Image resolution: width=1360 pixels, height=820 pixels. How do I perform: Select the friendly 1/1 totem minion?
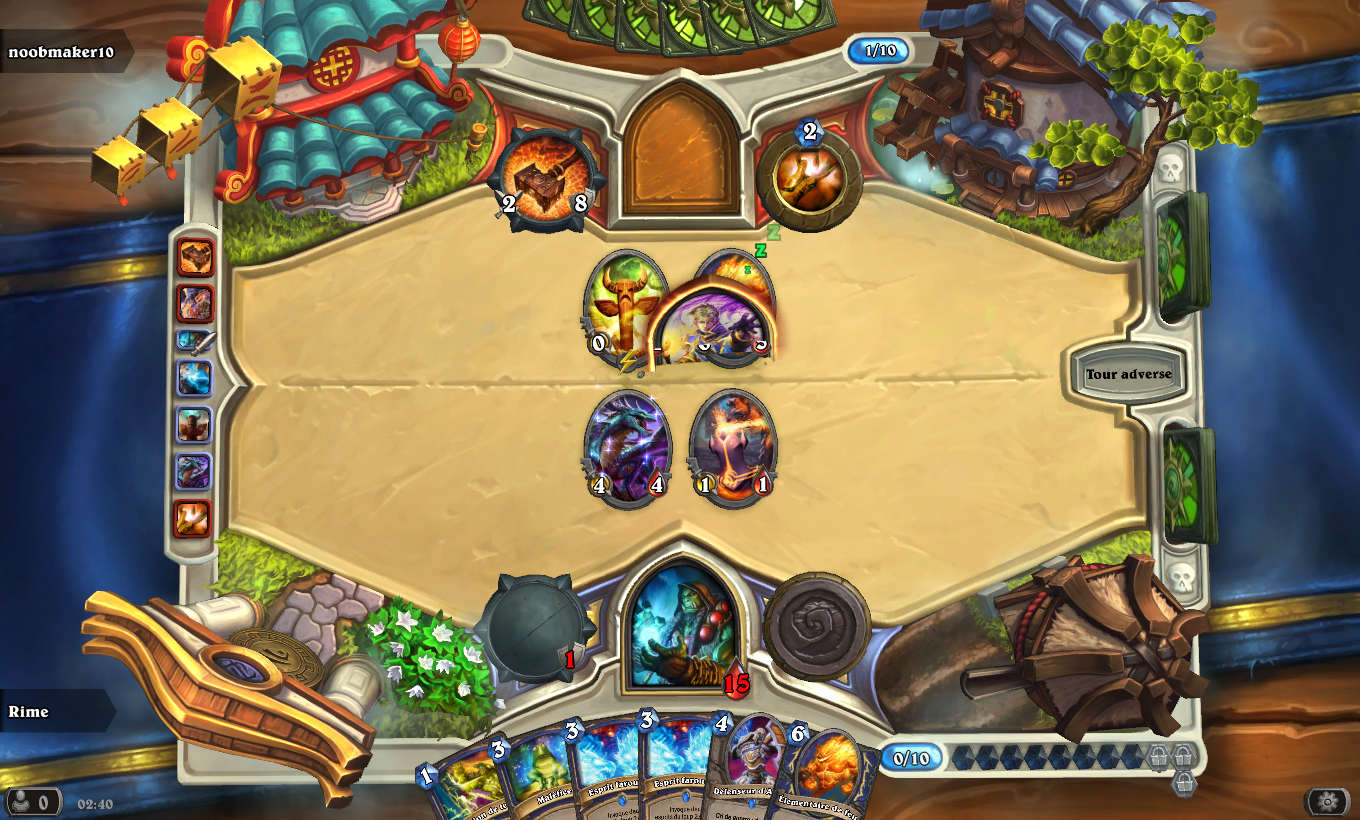(x=733, y=448)
